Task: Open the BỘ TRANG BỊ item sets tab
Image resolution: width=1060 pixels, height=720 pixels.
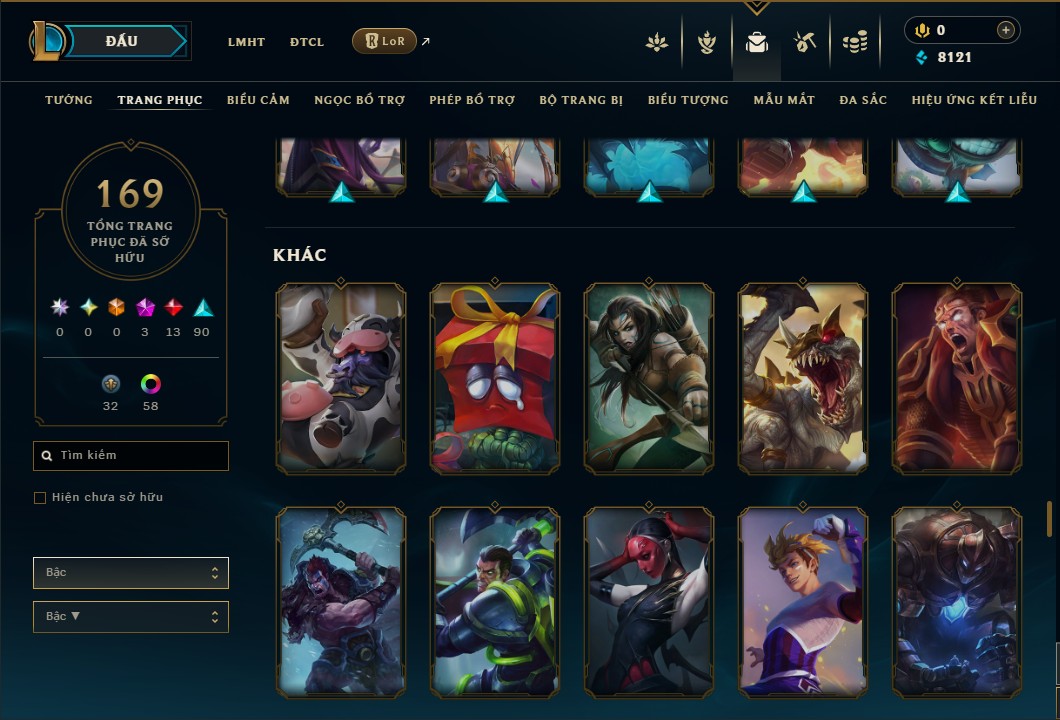Action: tap(581, 100)
